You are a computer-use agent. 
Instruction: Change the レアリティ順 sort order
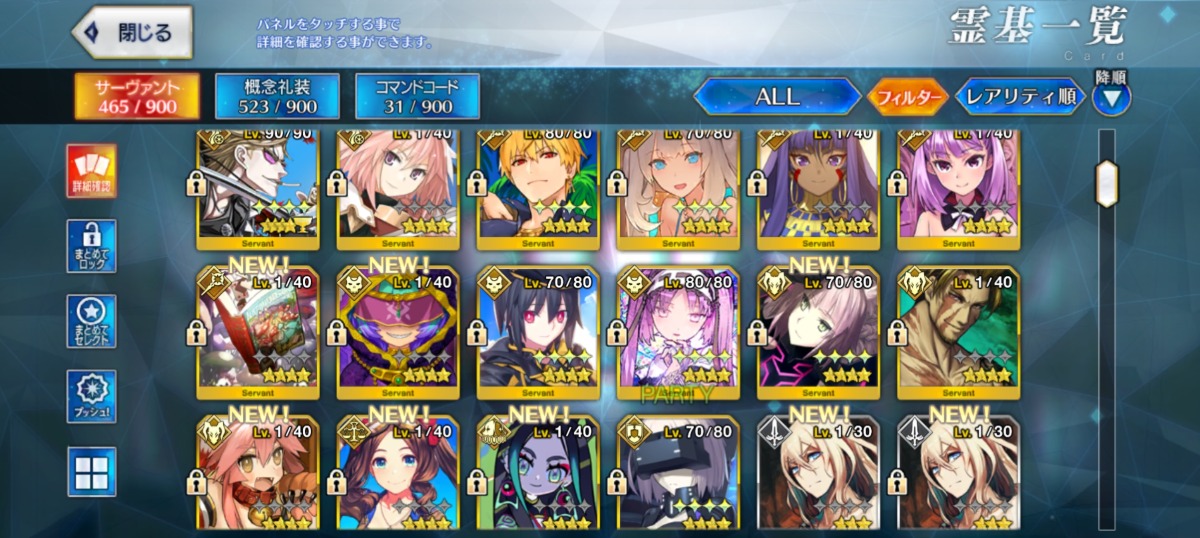coord(1020,97)
